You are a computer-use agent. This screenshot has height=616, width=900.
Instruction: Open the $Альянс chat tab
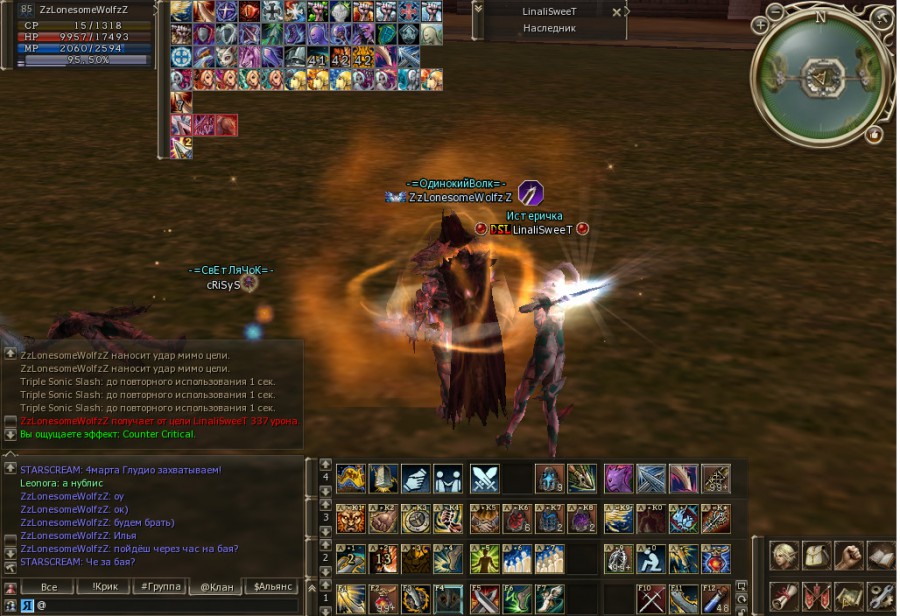pos(271,587)
